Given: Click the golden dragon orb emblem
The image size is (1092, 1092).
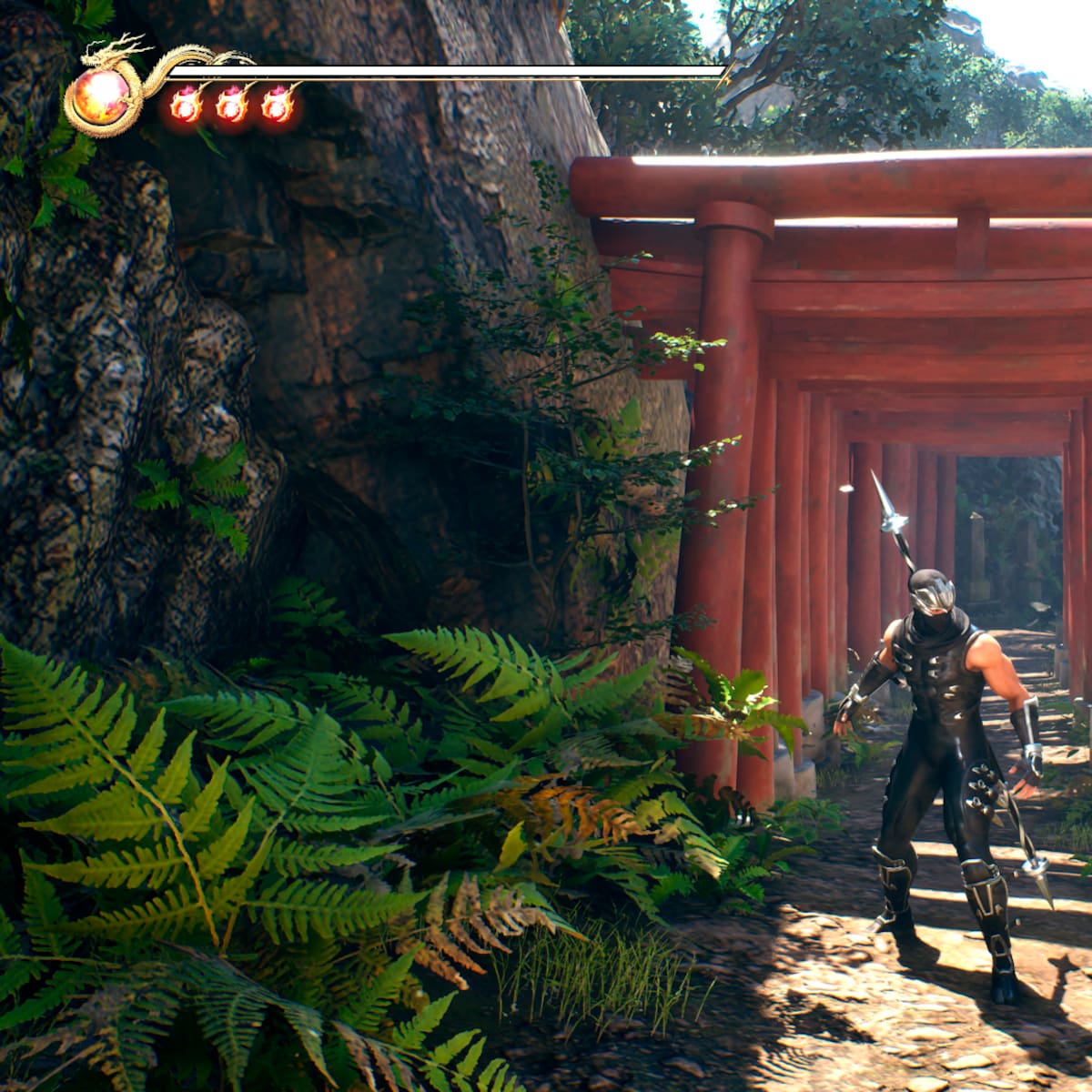Looking at the screenshot, I should point(101,98).
